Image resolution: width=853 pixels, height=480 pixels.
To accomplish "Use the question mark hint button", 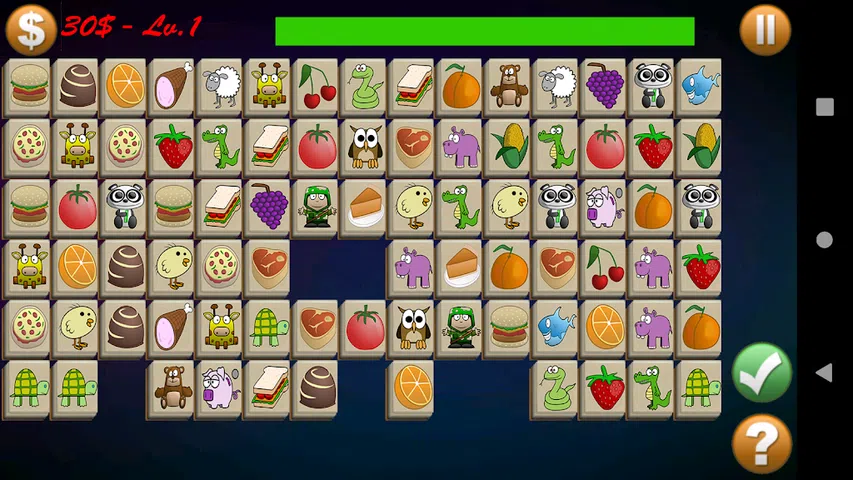I will [x=761, y=443].
